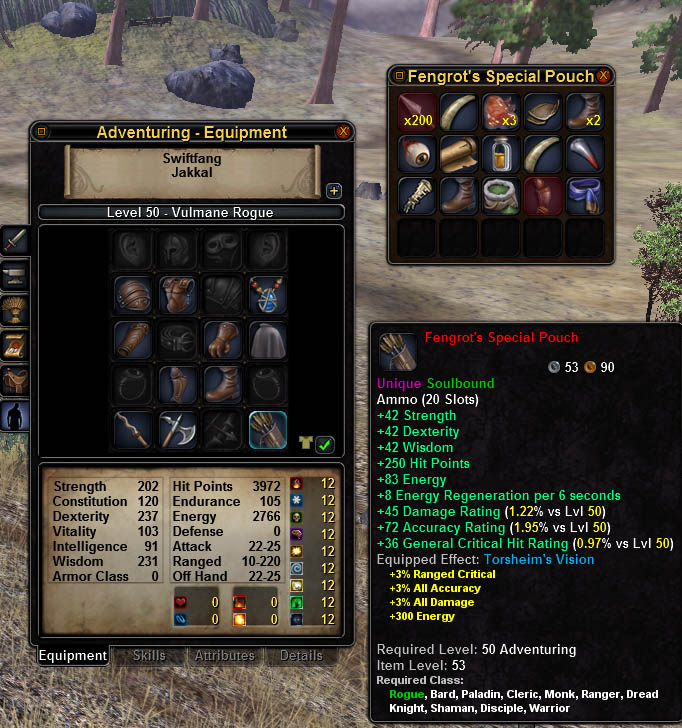Select the Equipment tab
Viewport: 682px width, 728px height.
[x=73, y=656]
